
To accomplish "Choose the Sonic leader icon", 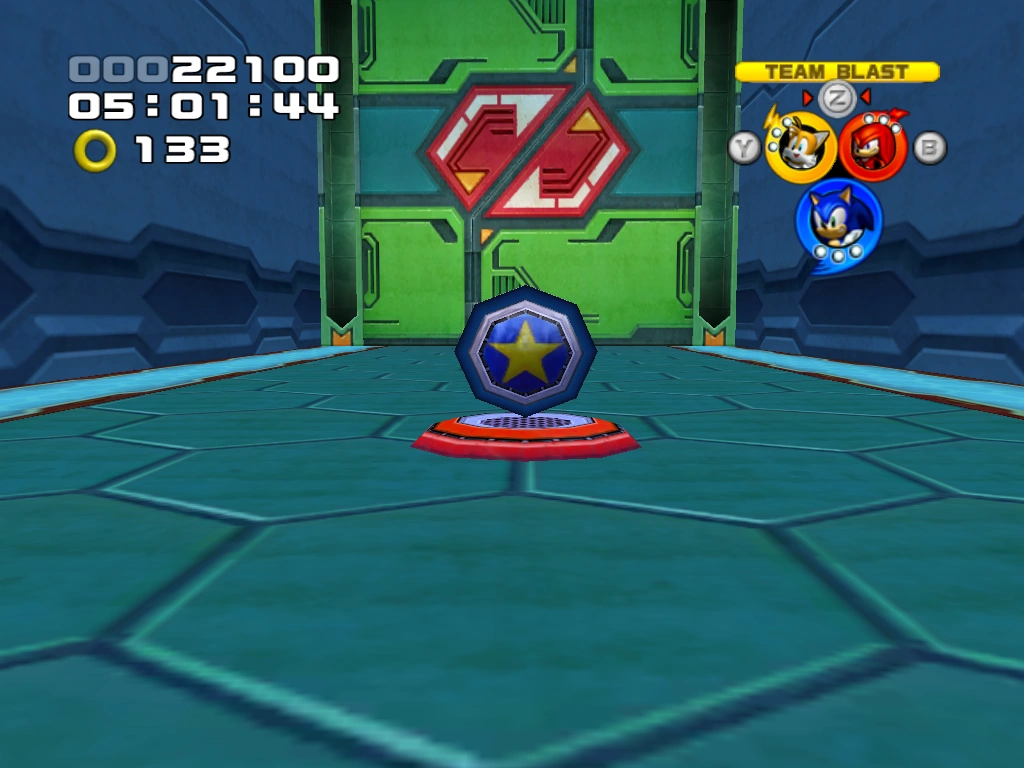I will point(838,219).
